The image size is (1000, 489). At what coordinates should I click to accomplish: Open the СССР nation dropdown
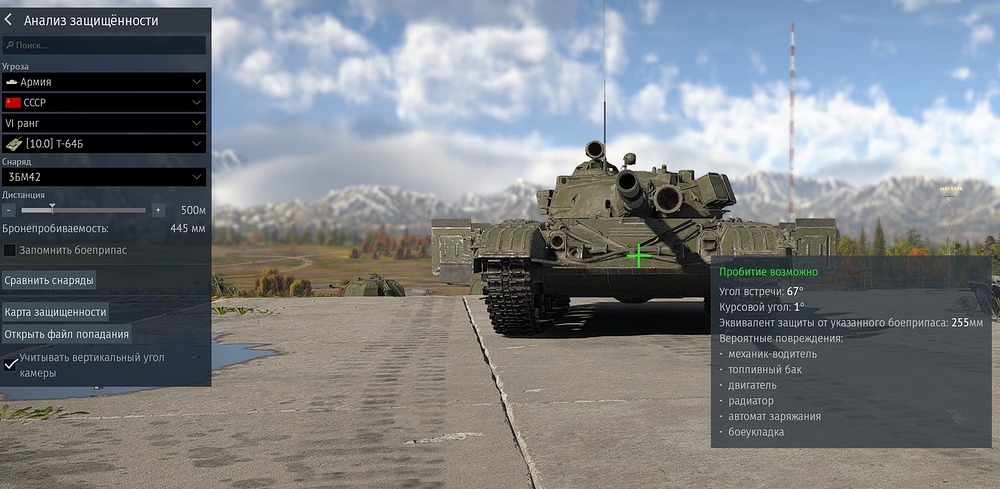tap(104, 102)
